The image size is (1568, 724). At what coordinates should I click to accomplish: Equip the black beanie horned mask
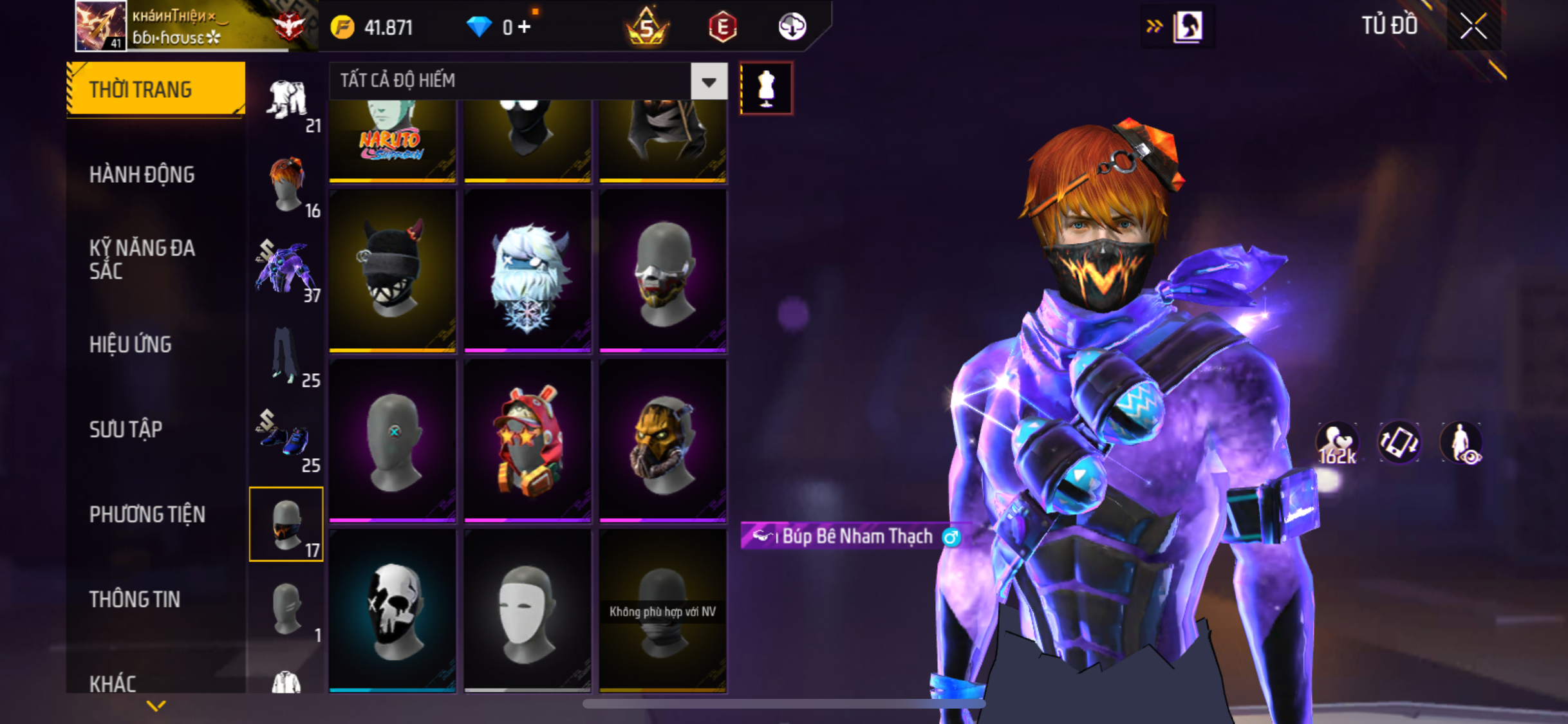392,270
